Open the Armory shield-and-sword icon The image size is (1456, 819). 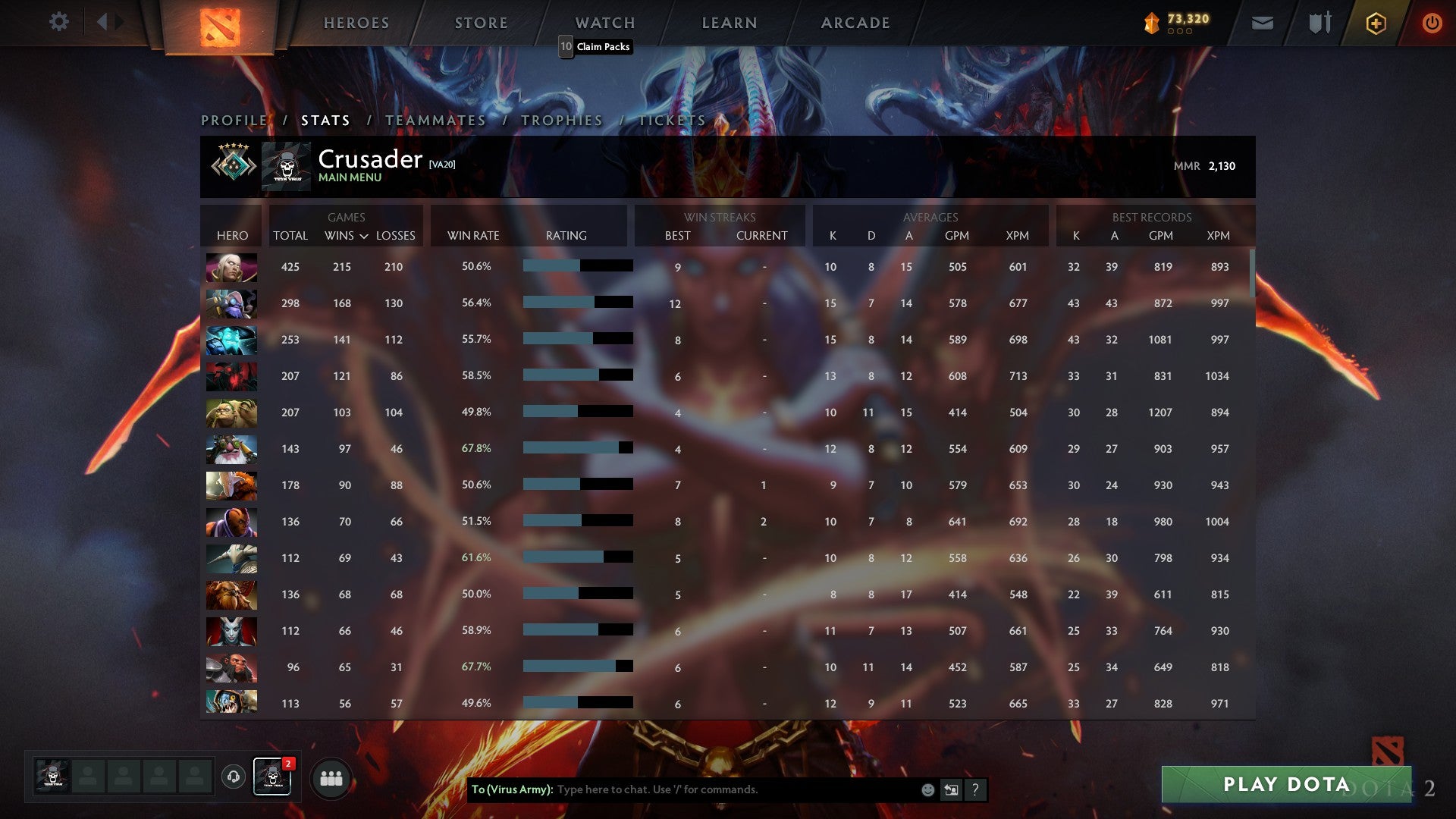1319,23
